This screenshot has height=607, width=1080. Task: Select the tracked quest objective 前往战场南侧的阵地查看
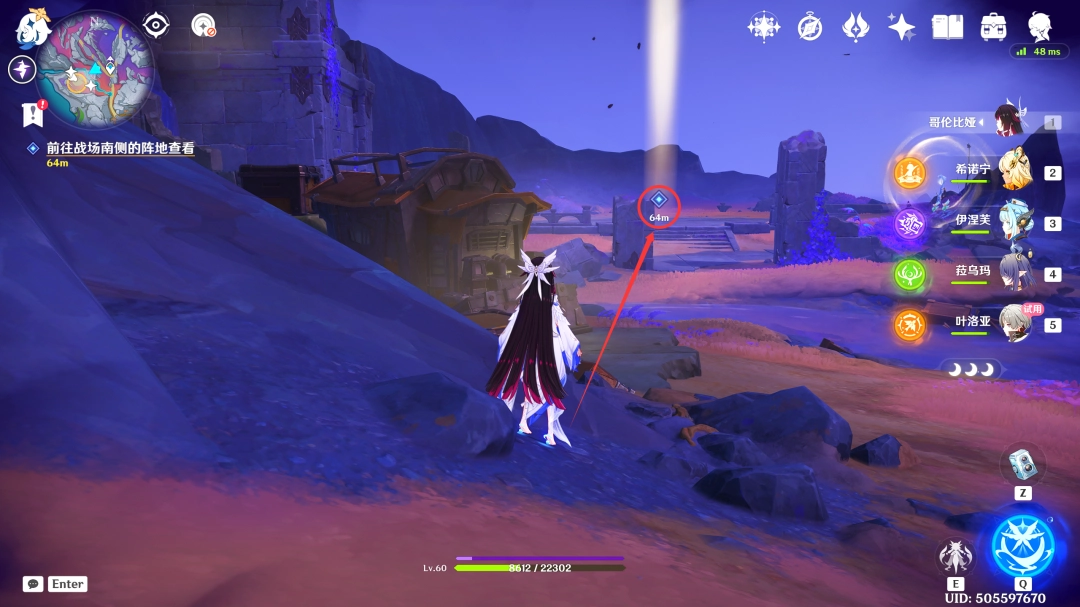point(120,148)
